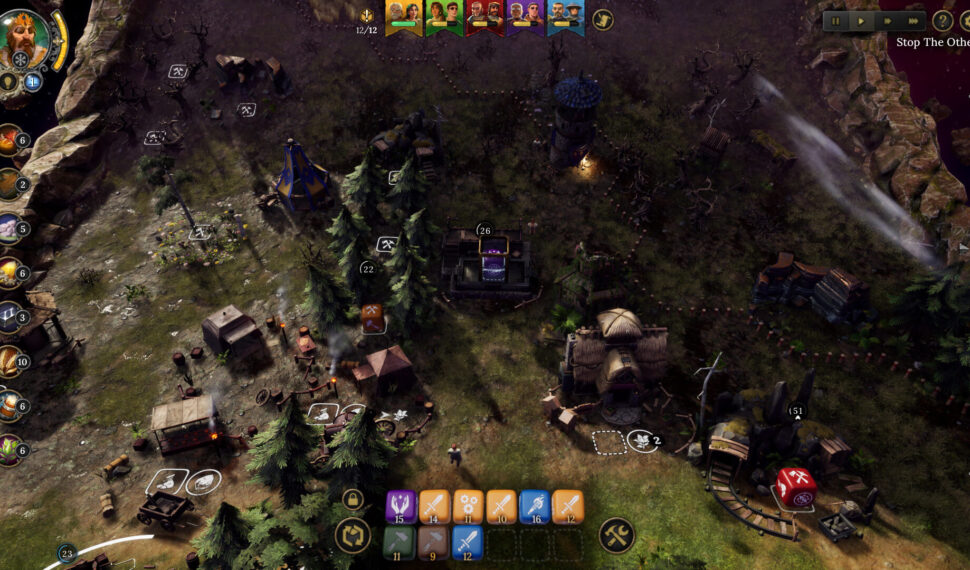970x570 pixels.
Task: Pause the game speed
Action: point(836,20)
